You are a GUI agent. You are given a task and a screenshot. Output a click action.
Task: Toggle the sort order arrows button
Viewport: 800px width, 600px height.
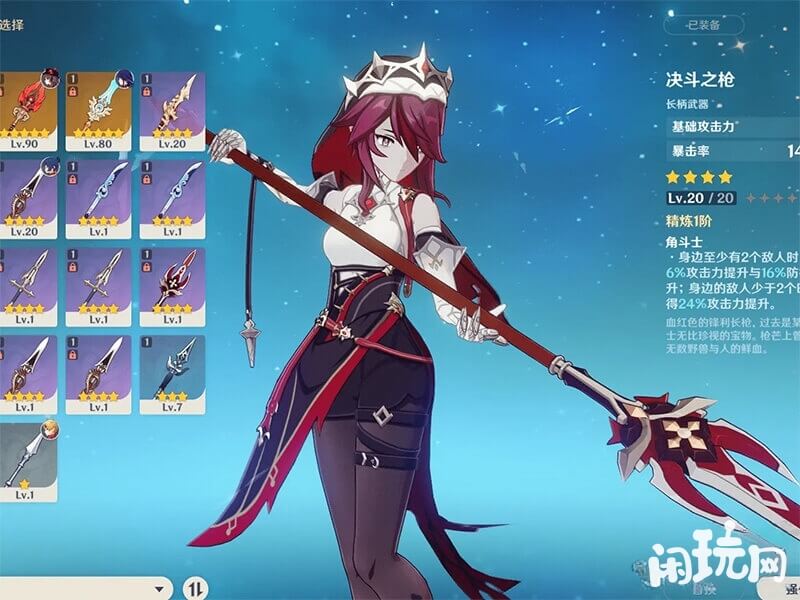198,587
